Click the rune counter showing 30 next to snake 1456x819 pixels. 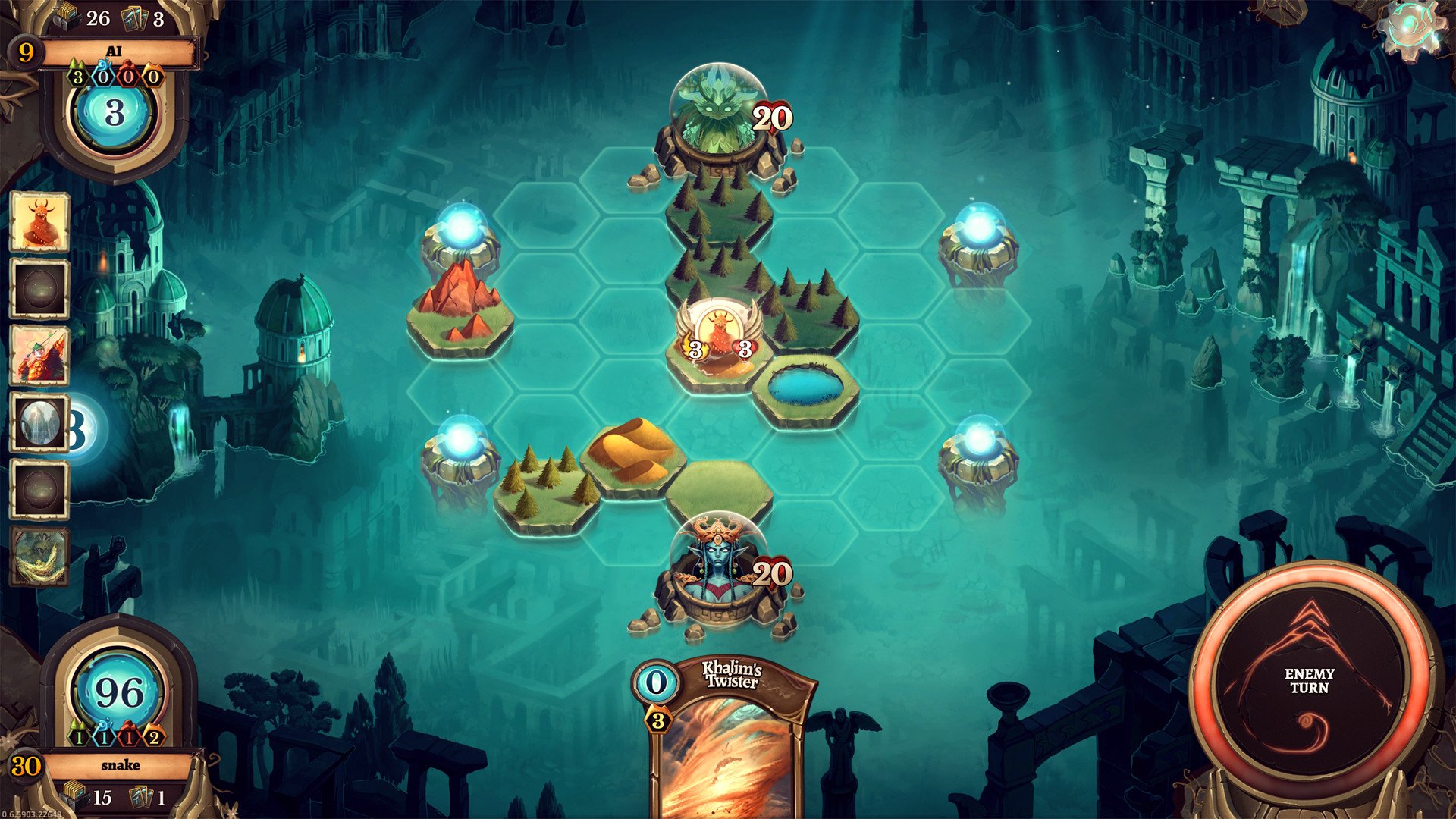[25, 766]
